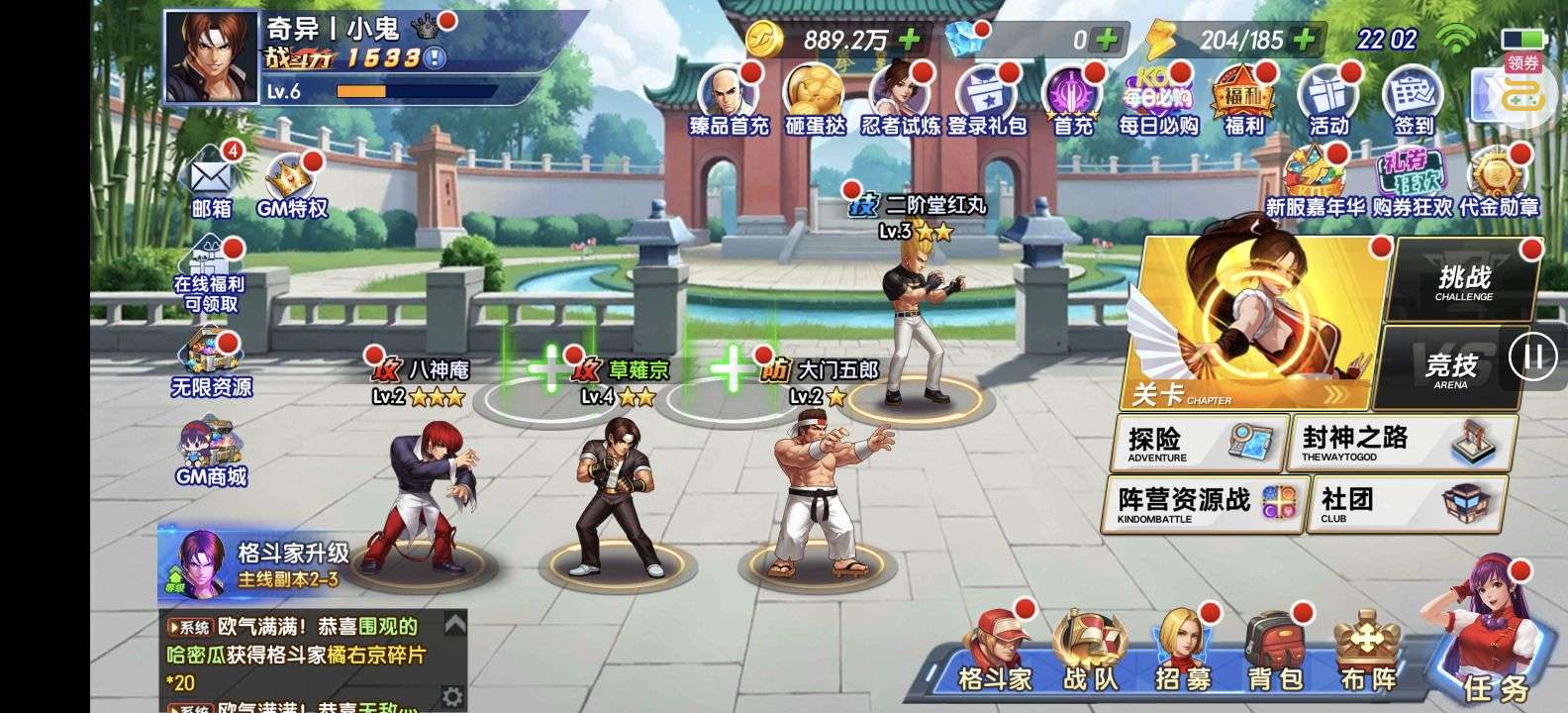Open the 挑战 Challenge mode
The height and width of the screenshot is (713, 1568).
coord(1464,281)
